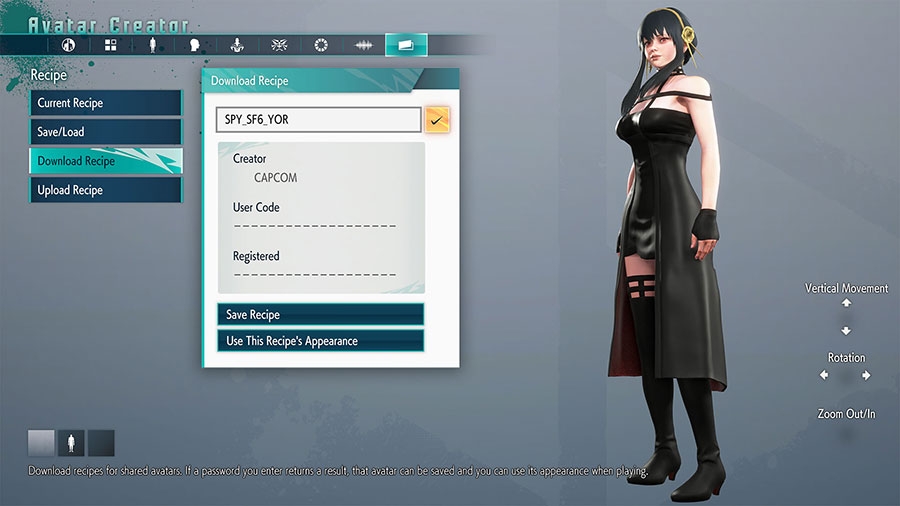Viewport: 900px width, 506px height.
Task: Choose the Download Recipe menu item
Action: tap(105, 161)
